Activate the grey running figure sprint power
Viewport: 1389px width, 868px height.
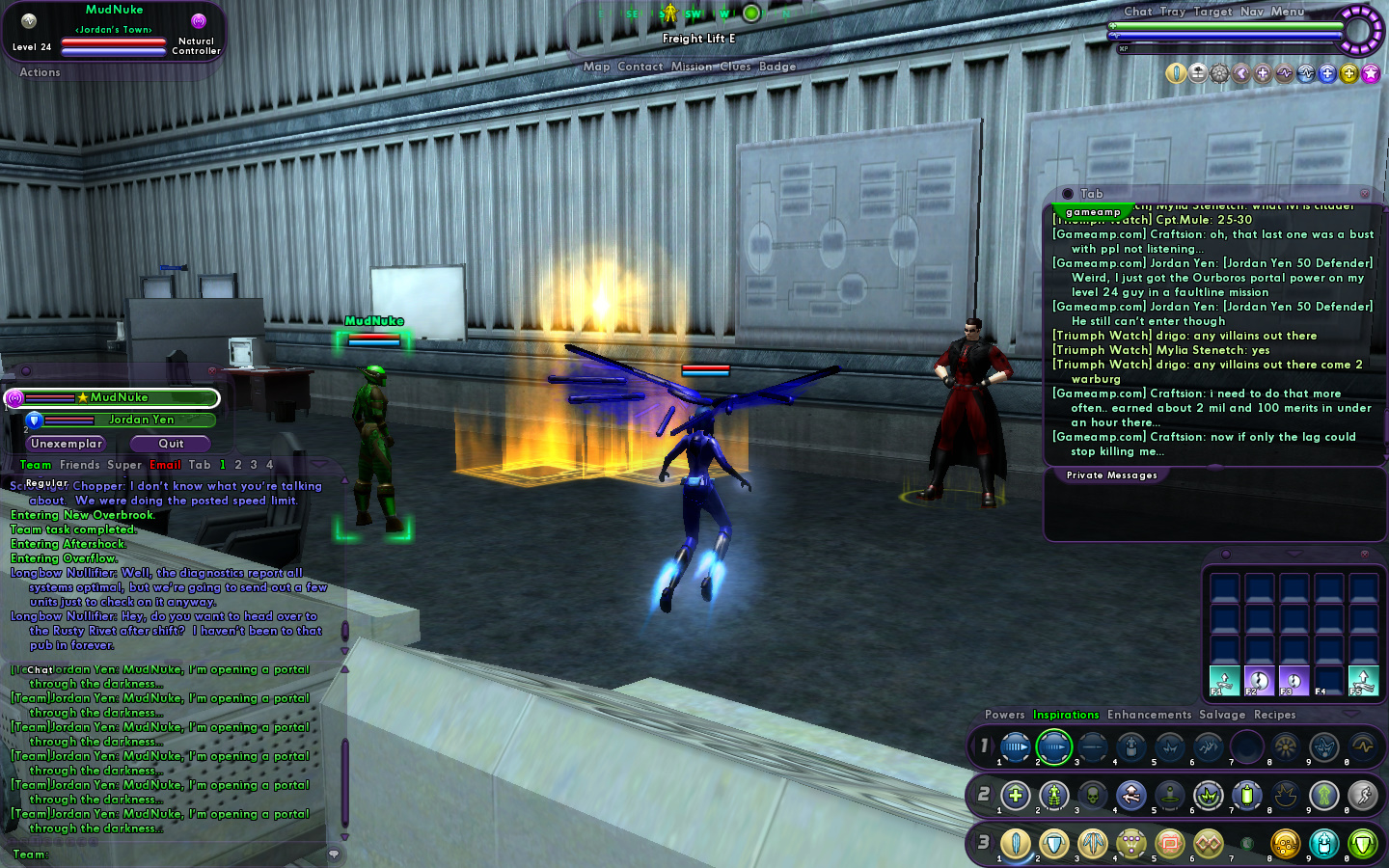coord(1362,796)
